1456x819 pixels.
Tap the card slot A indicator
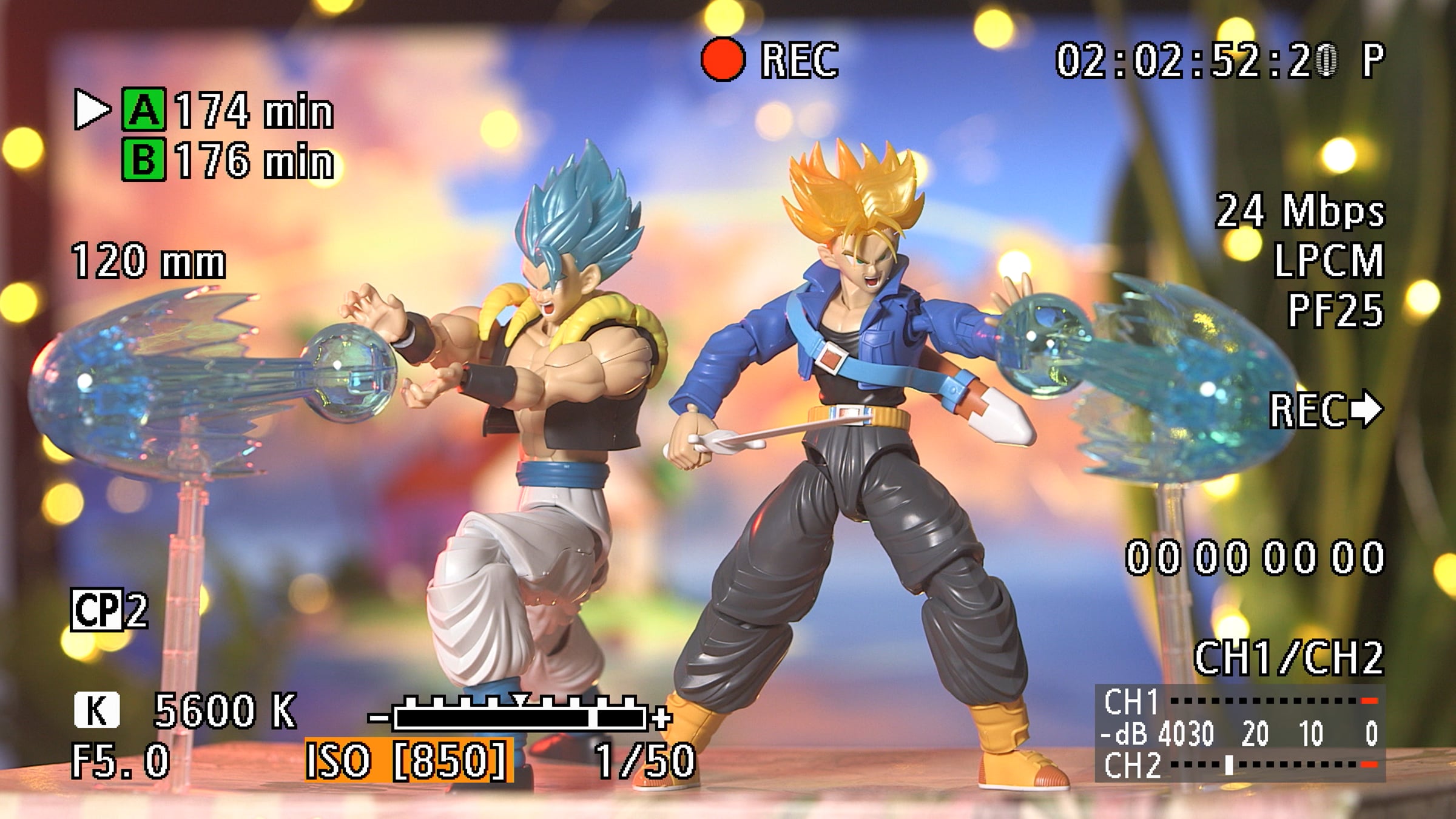(143, 110)
